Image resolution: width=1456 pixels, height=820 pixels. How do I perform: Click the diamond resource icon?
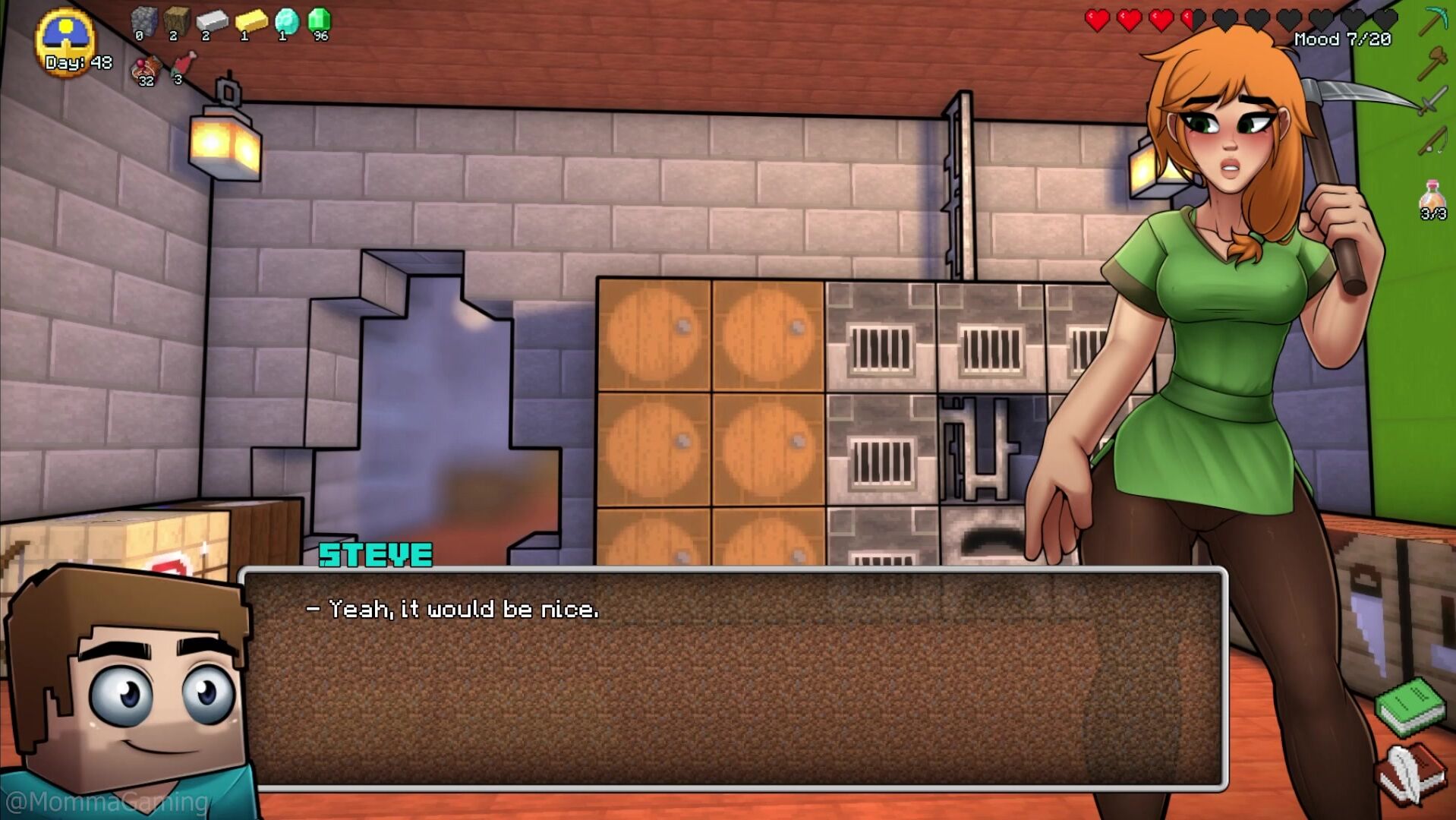[x=286, y=21]
